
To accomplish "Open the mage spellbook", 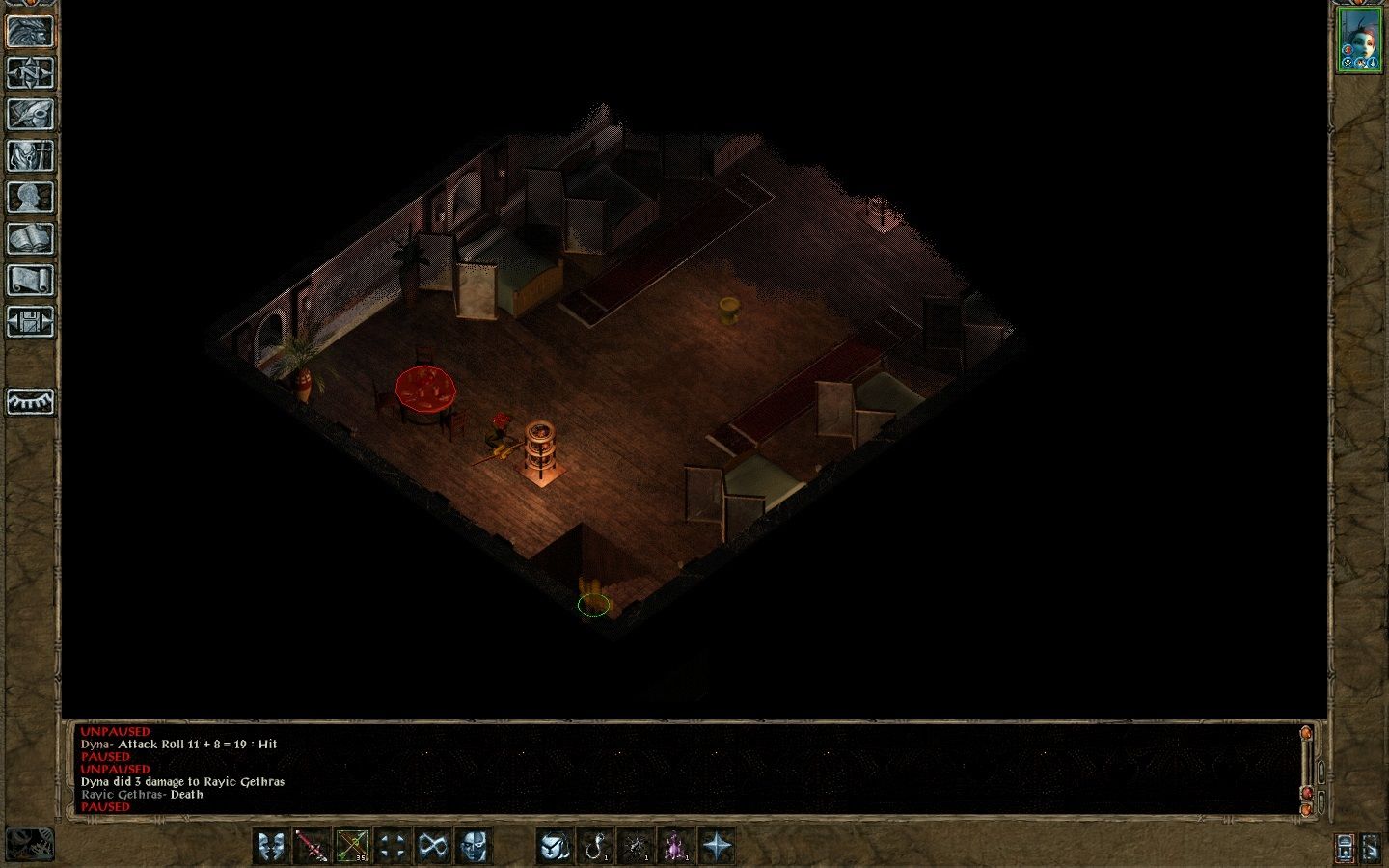I will pos(30,239).
